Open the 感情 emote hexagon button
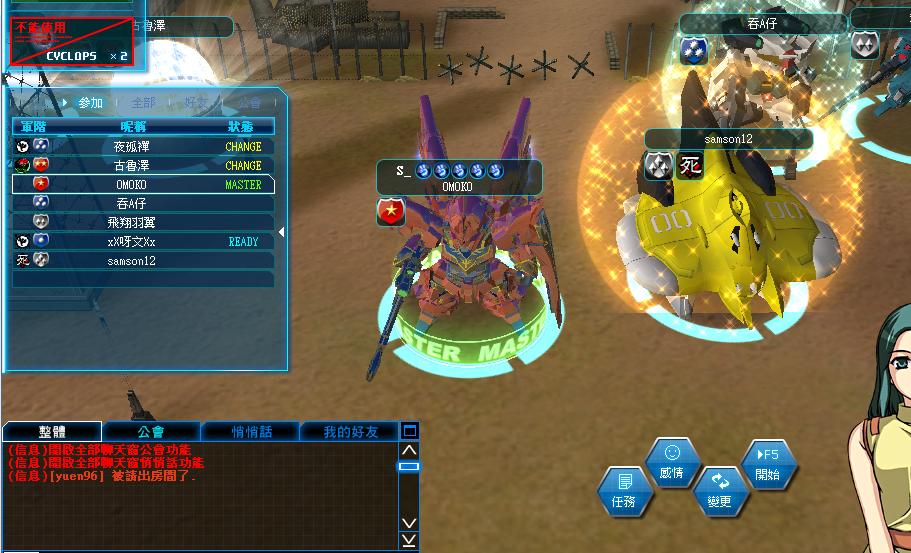Screen dimensions: 911x553 point(672,464)
